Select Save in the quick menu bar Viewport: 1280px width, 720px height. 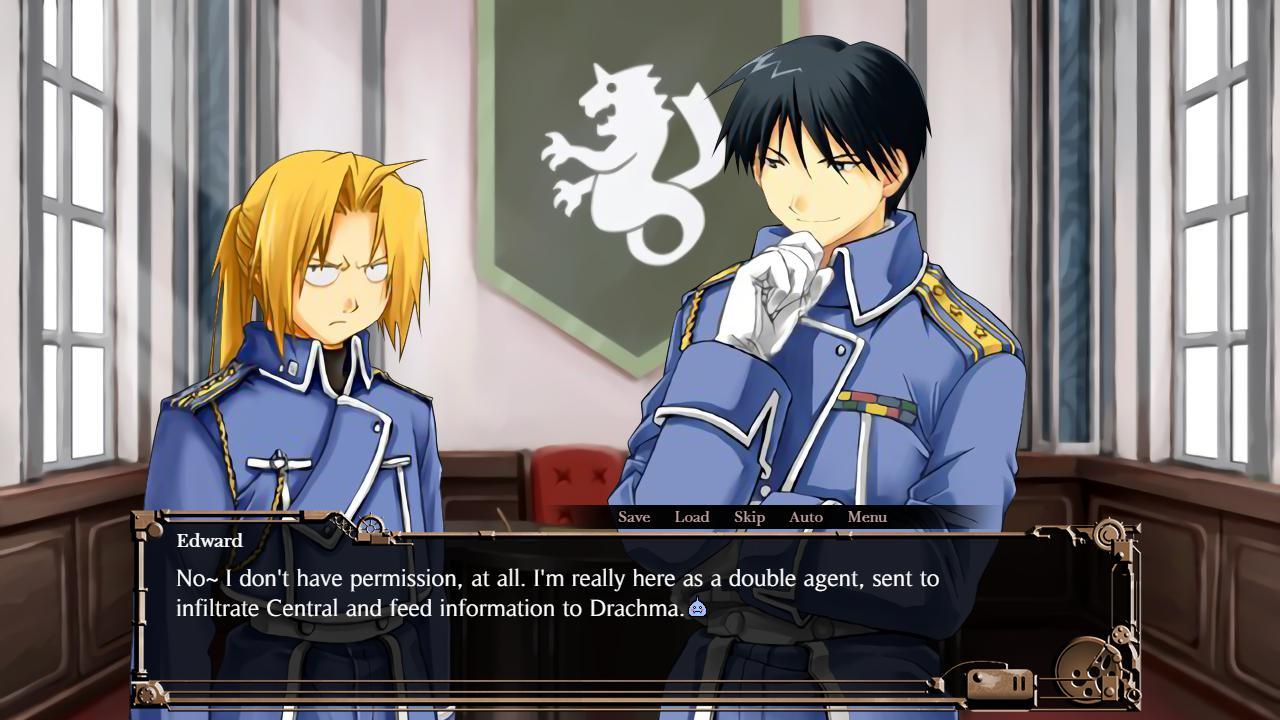tap(634, 517)
